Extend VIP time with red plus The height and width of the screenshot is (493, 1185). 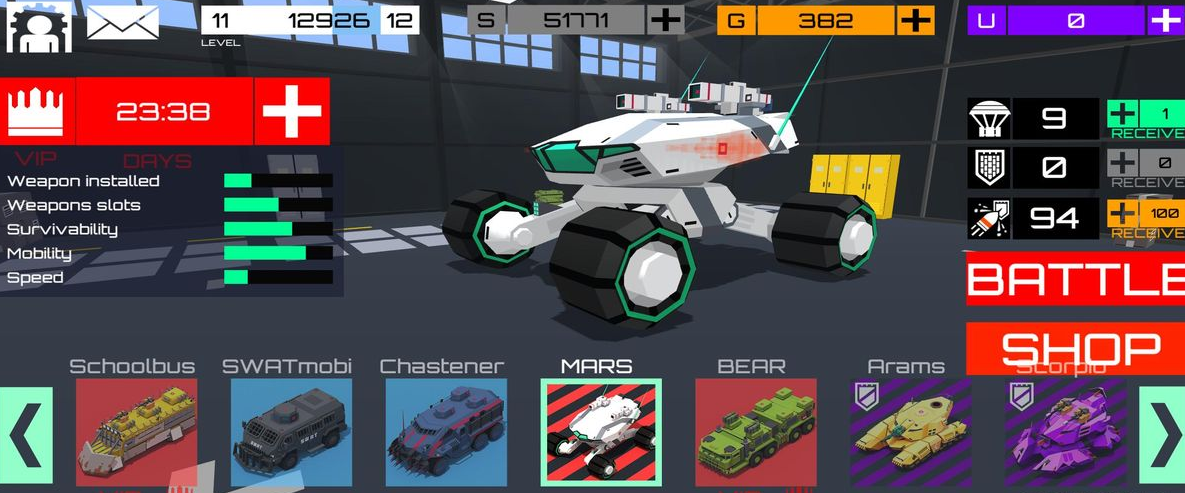pos(292,111)
